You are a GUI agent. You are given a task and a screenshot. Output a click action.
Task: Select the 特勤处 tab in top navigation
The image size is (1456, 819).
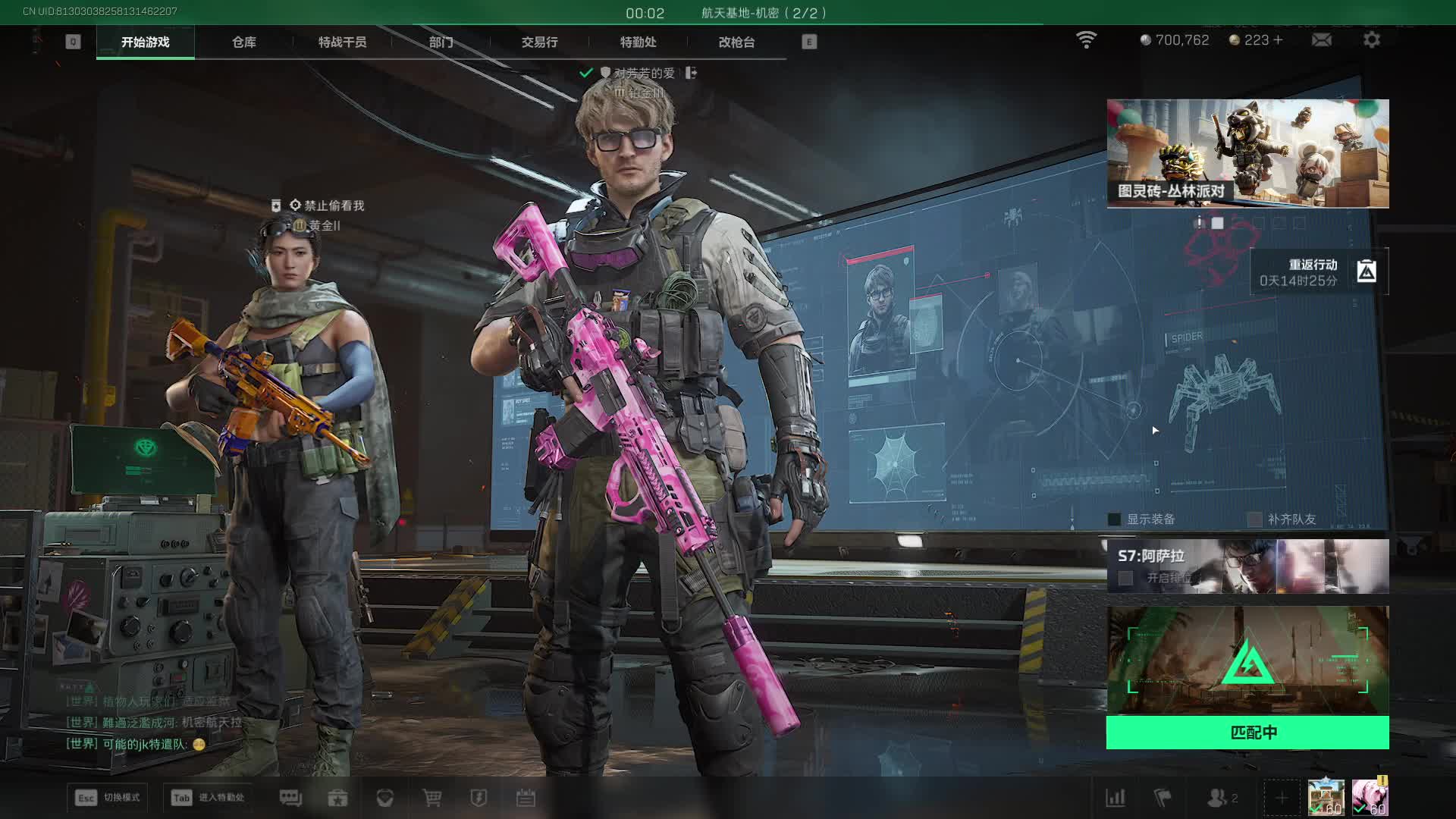tap(638, 42)
